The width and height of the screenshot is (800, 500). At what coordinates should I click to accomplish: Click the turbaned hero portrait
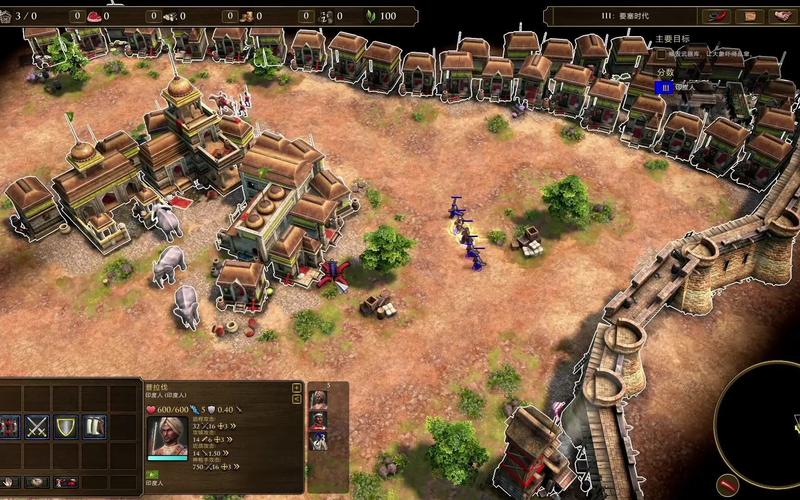click(x=167, y=438)
